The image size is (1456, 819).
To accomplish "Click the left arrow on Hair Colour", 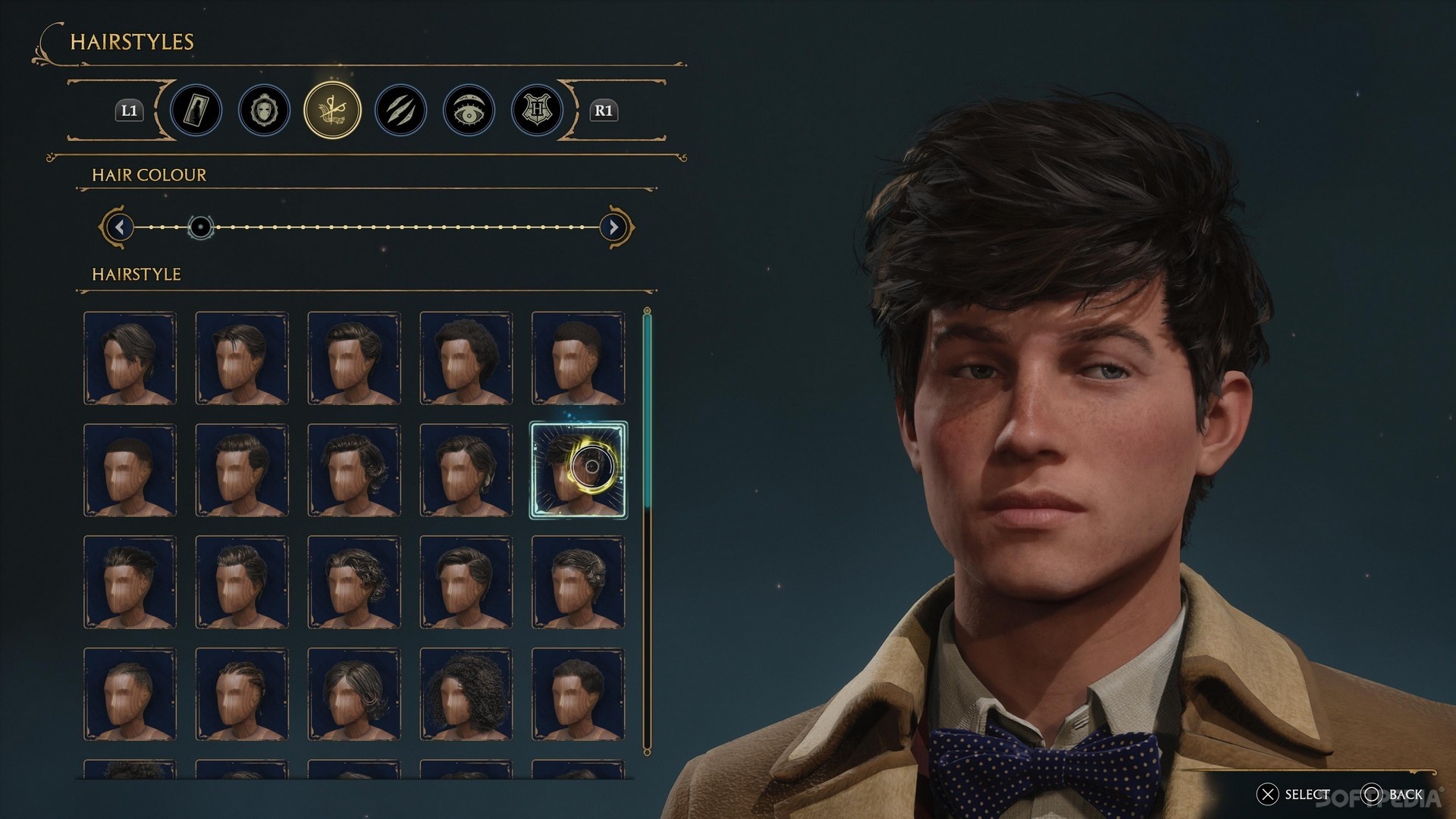I will (x=119, y=227).
